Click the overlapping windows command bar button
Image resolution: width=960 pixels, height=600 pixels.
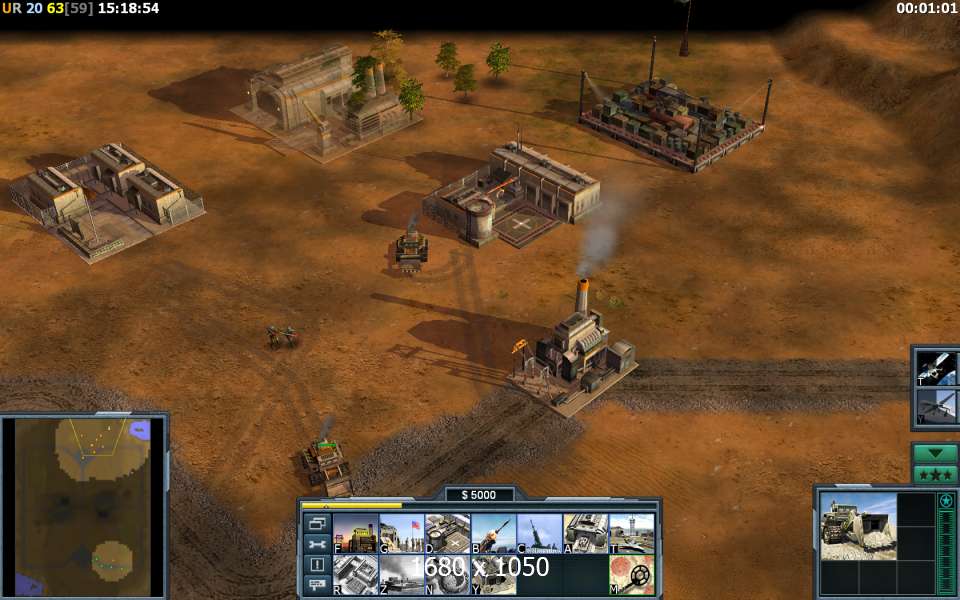pos(317,523)
